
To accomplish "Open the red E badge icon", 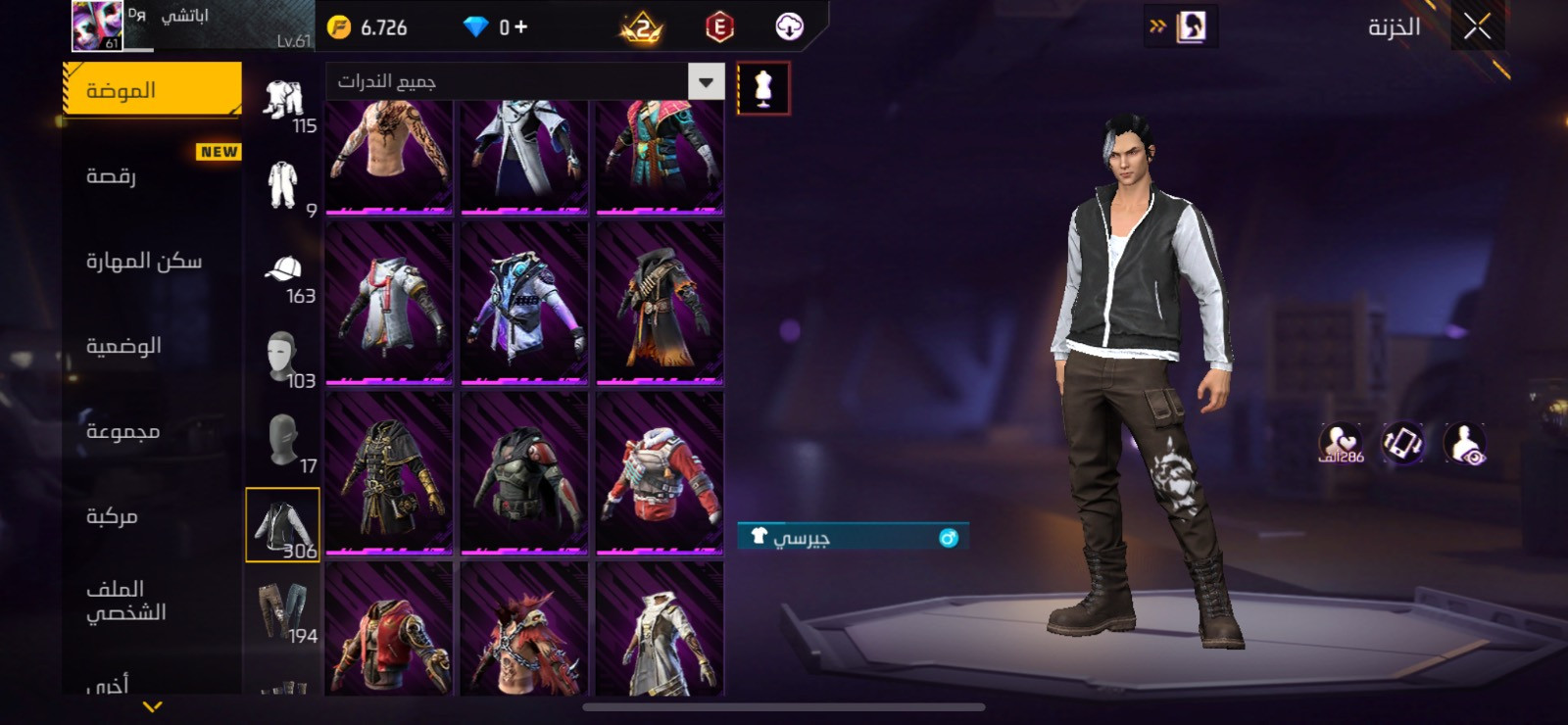I will [x=719, y=27].
